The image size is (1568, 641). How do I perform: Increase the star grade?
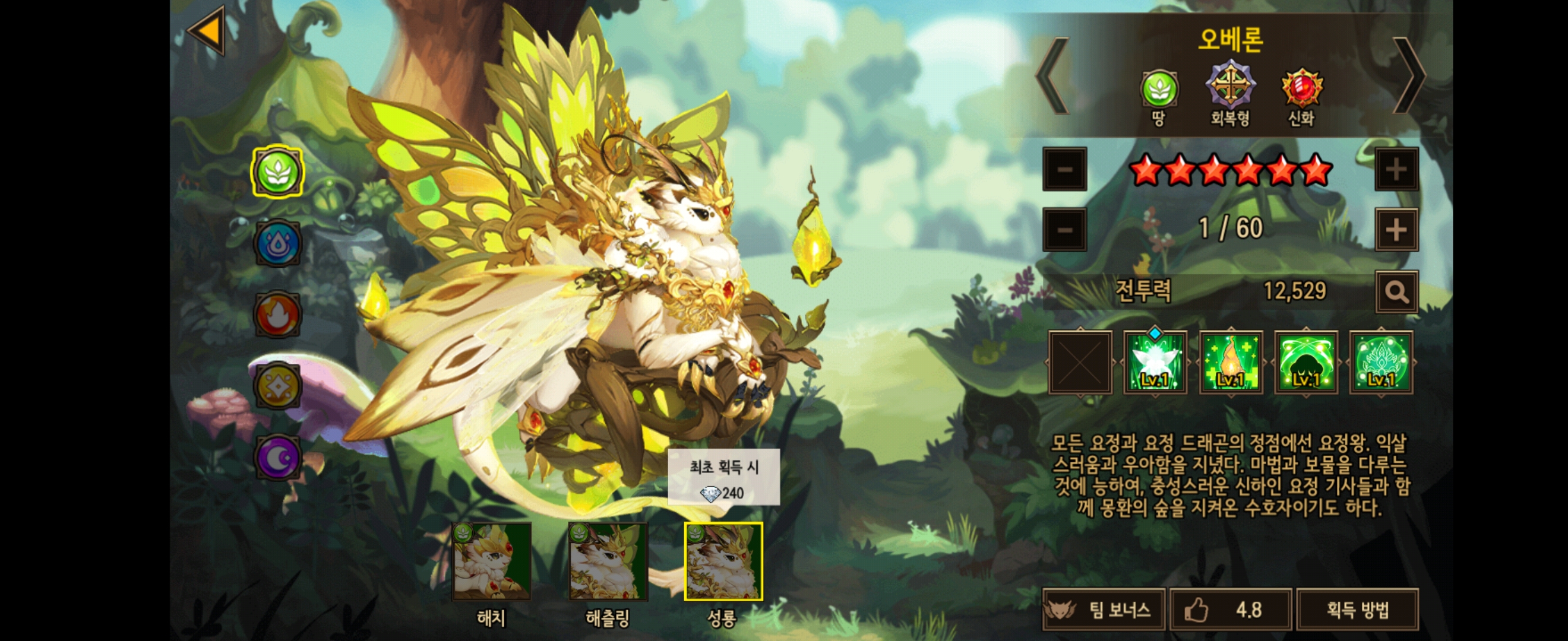[1396, 169]
